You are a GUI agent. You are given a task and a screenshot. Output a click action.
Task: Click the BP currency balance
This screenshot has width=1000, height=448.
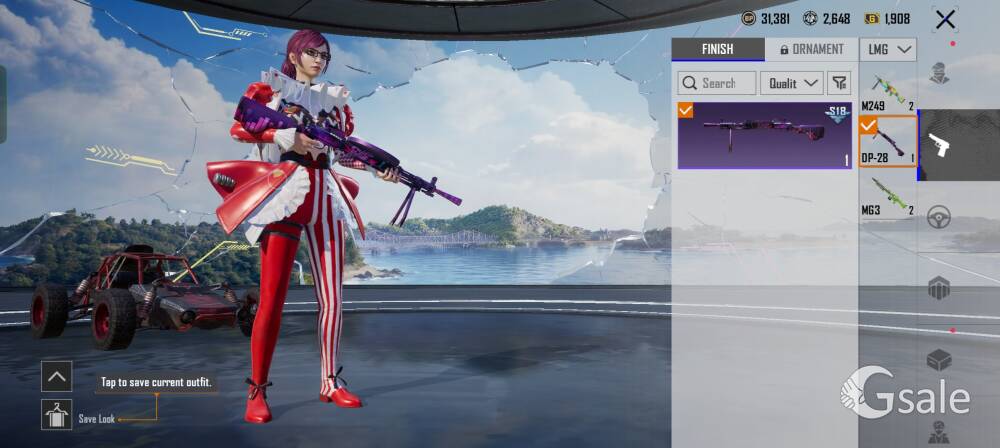point(767,18)
